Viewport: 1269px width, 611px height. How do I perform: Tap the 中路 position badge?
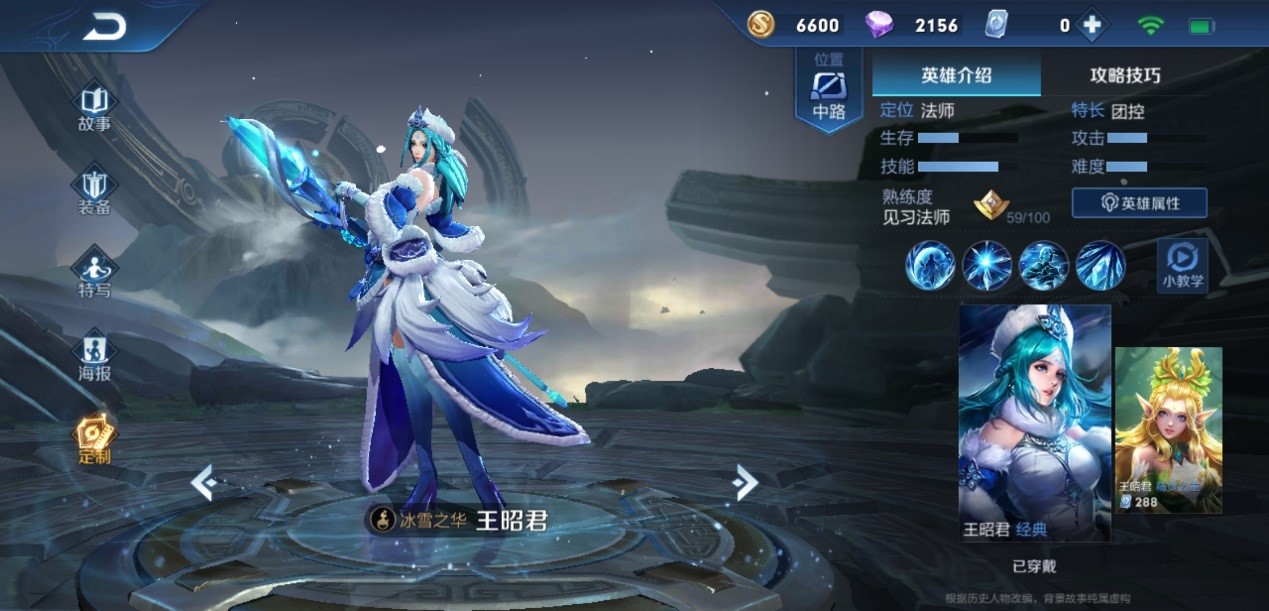829,90
